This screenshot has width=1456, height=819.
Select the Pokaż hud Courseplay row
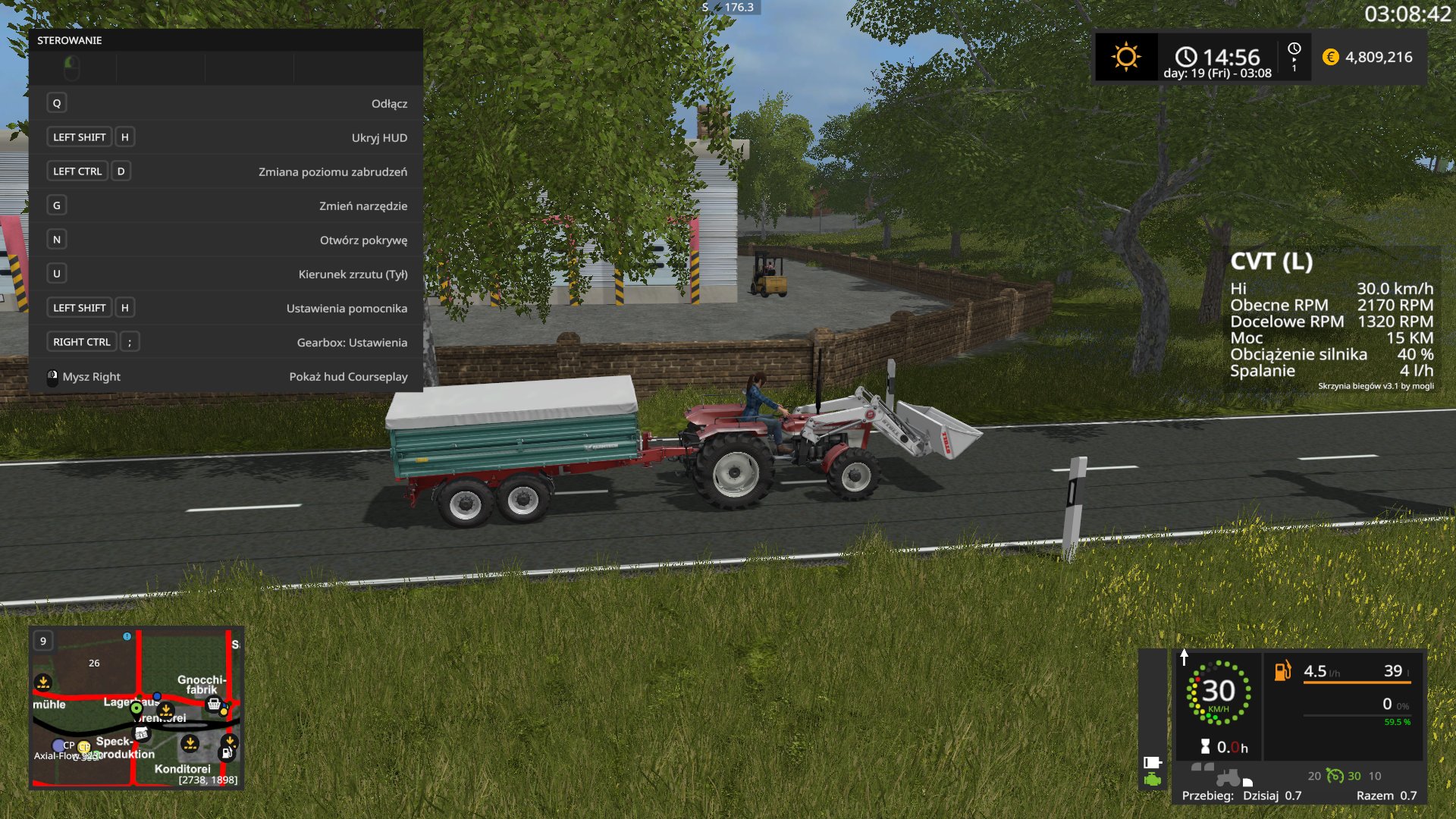[x=225, y=376]
